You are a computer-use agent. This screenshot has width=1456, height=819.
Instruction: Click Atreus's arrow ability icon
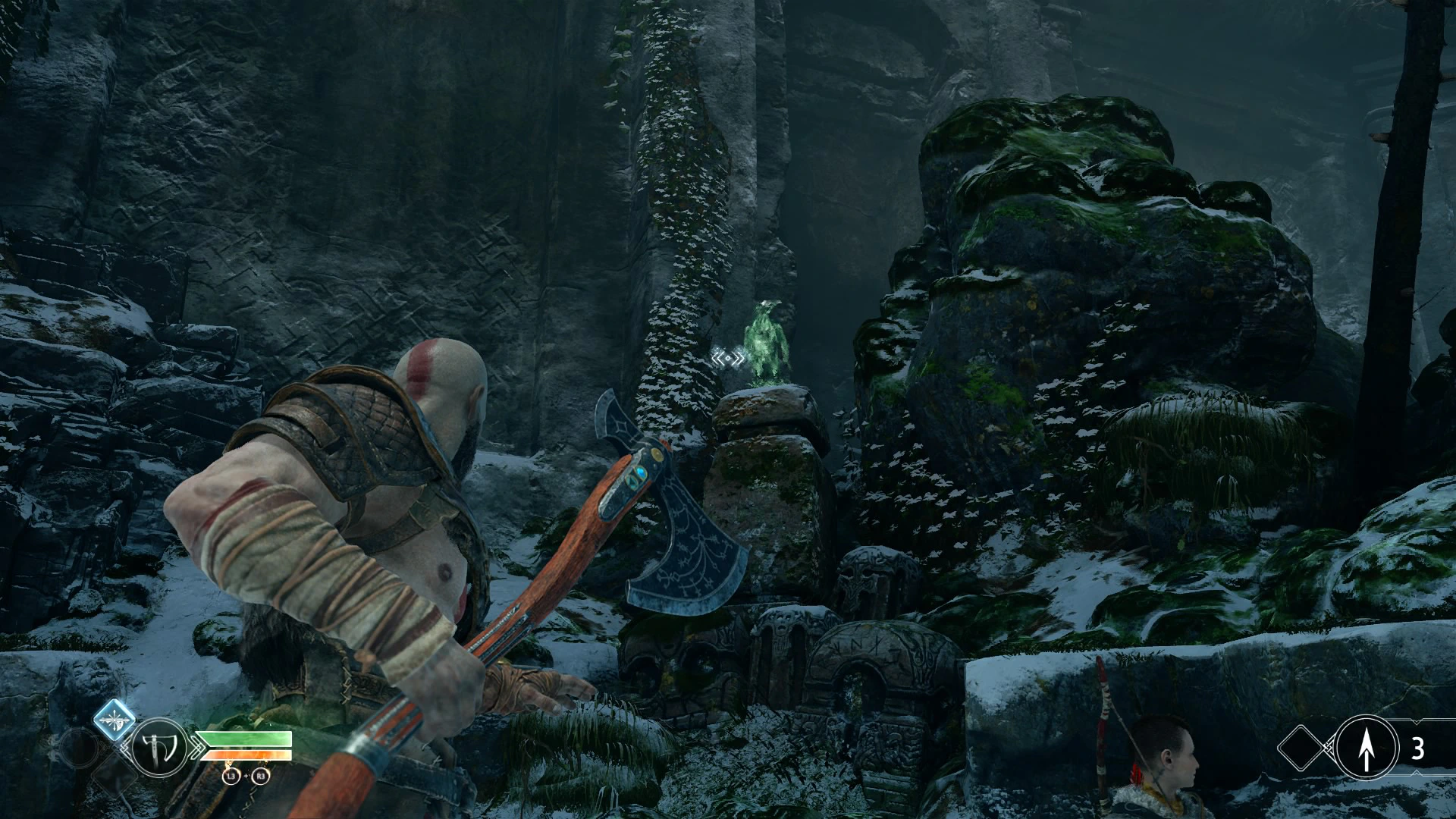pyautogui.click(x=1367, y=748)
